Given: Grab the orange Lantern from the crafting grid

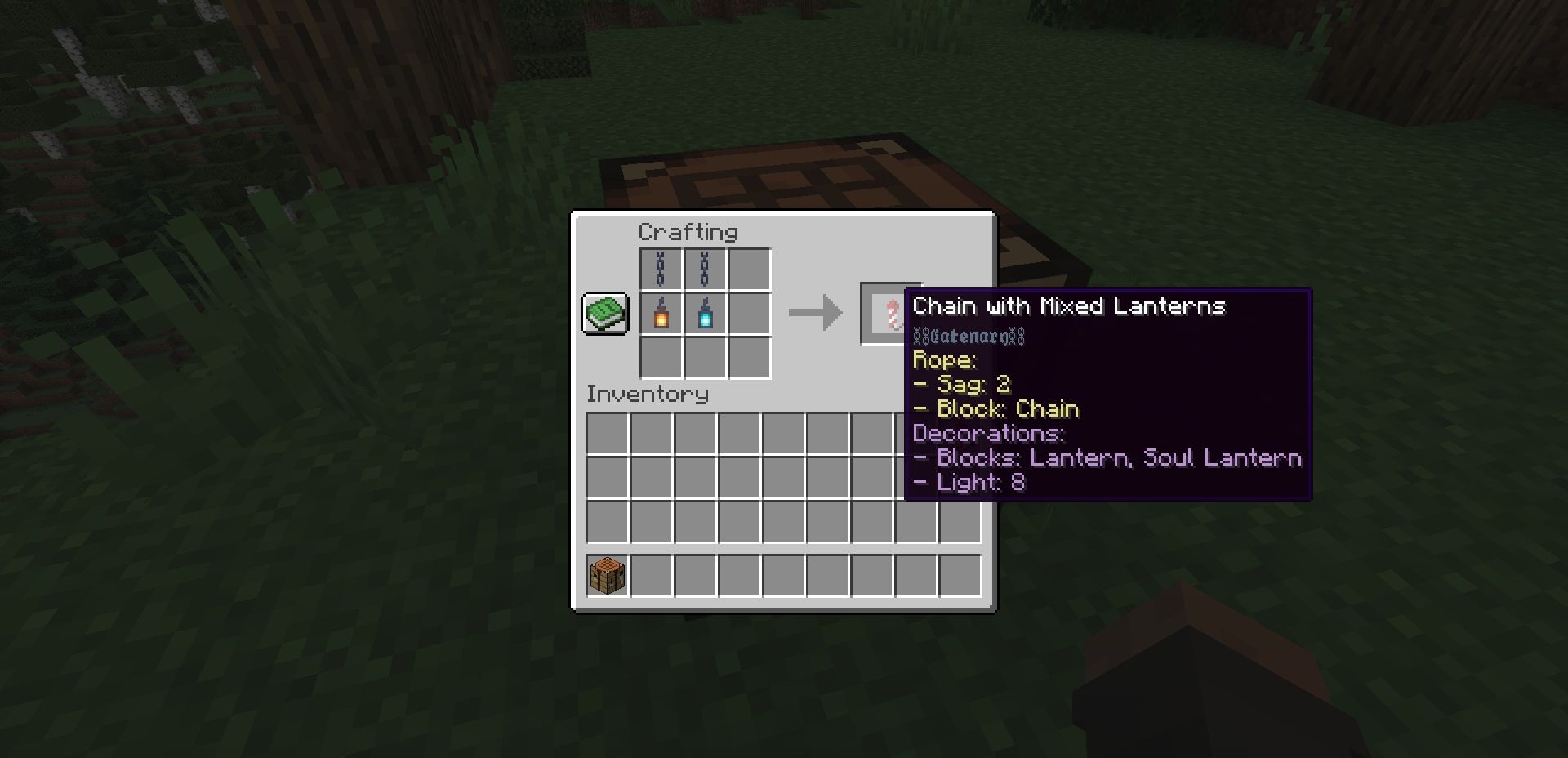Looking at the screenshot, I should point(661,313).
